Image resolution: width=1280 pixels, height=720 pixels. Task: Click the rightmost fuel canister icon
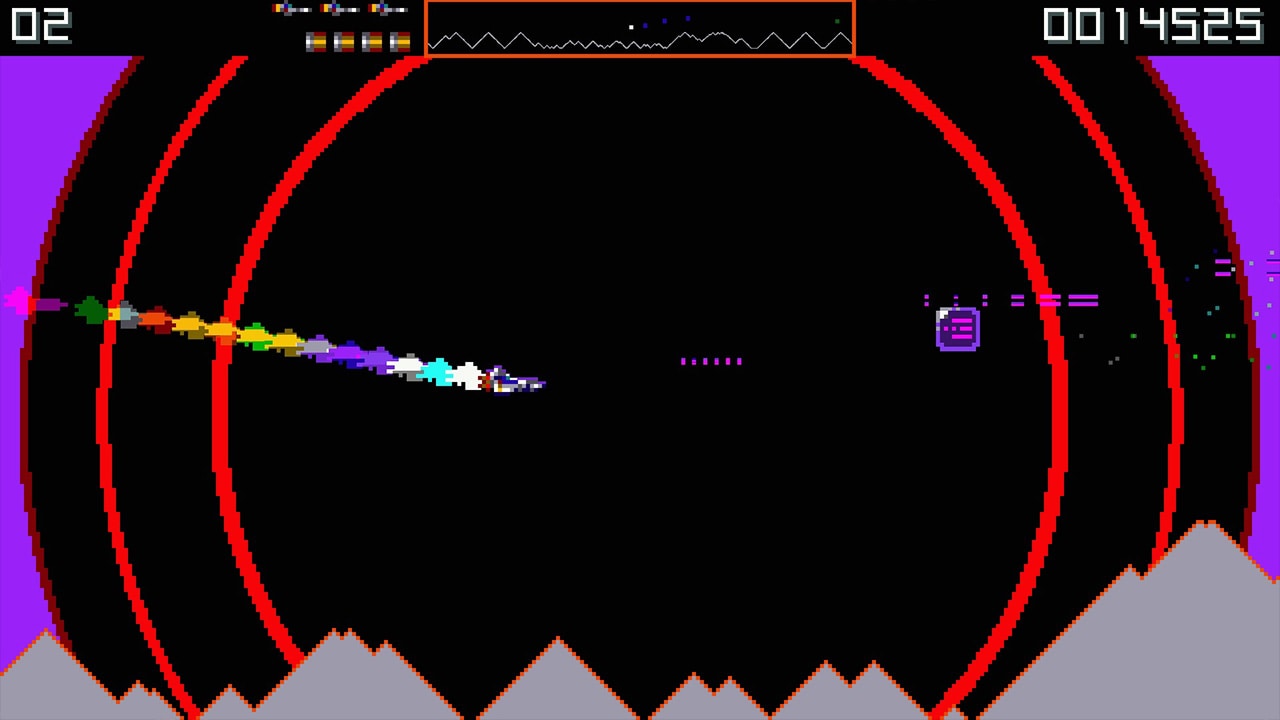(401, 42)
